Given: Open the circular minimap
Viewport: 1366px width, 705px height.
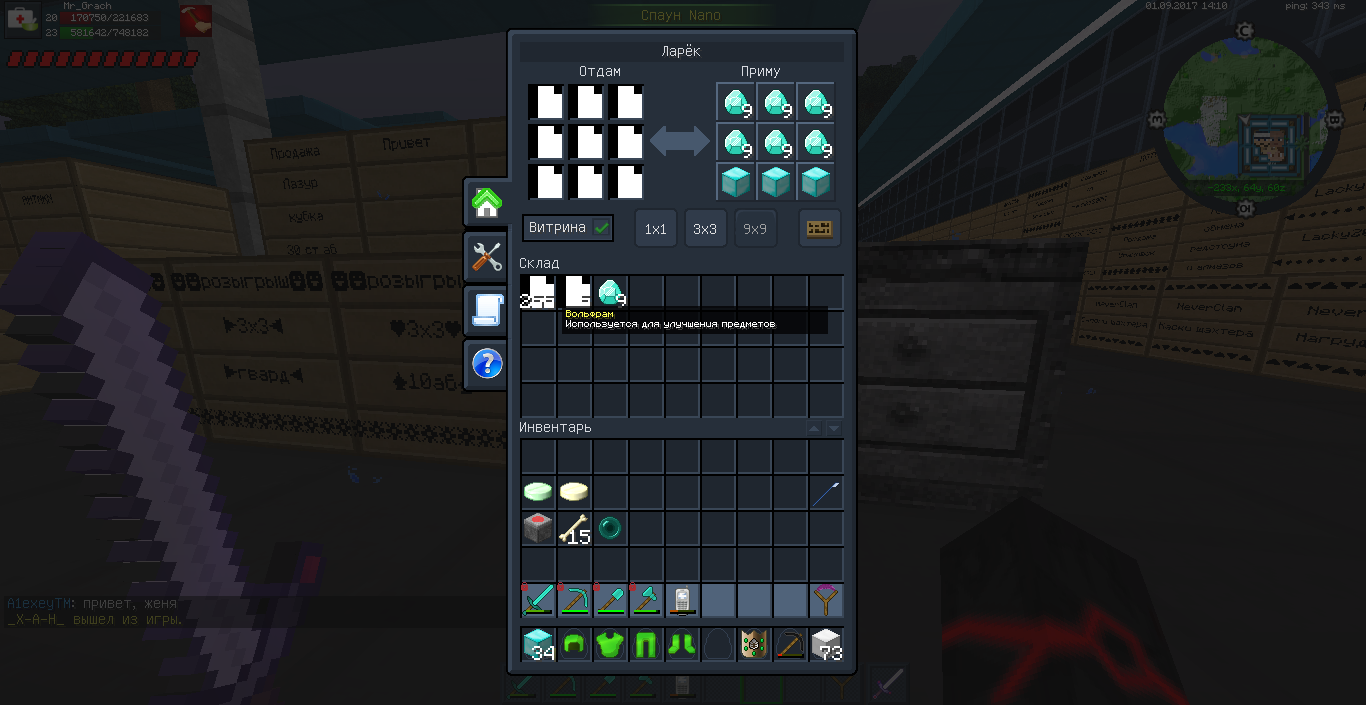Looking at the screenshot, I should [x=1245, y=122].
